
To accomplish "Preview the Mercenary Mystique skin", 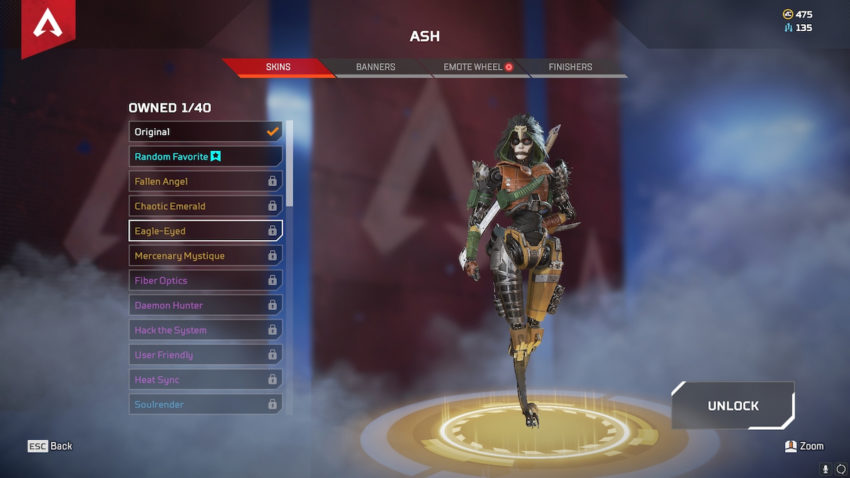I will tap(205, 256).
